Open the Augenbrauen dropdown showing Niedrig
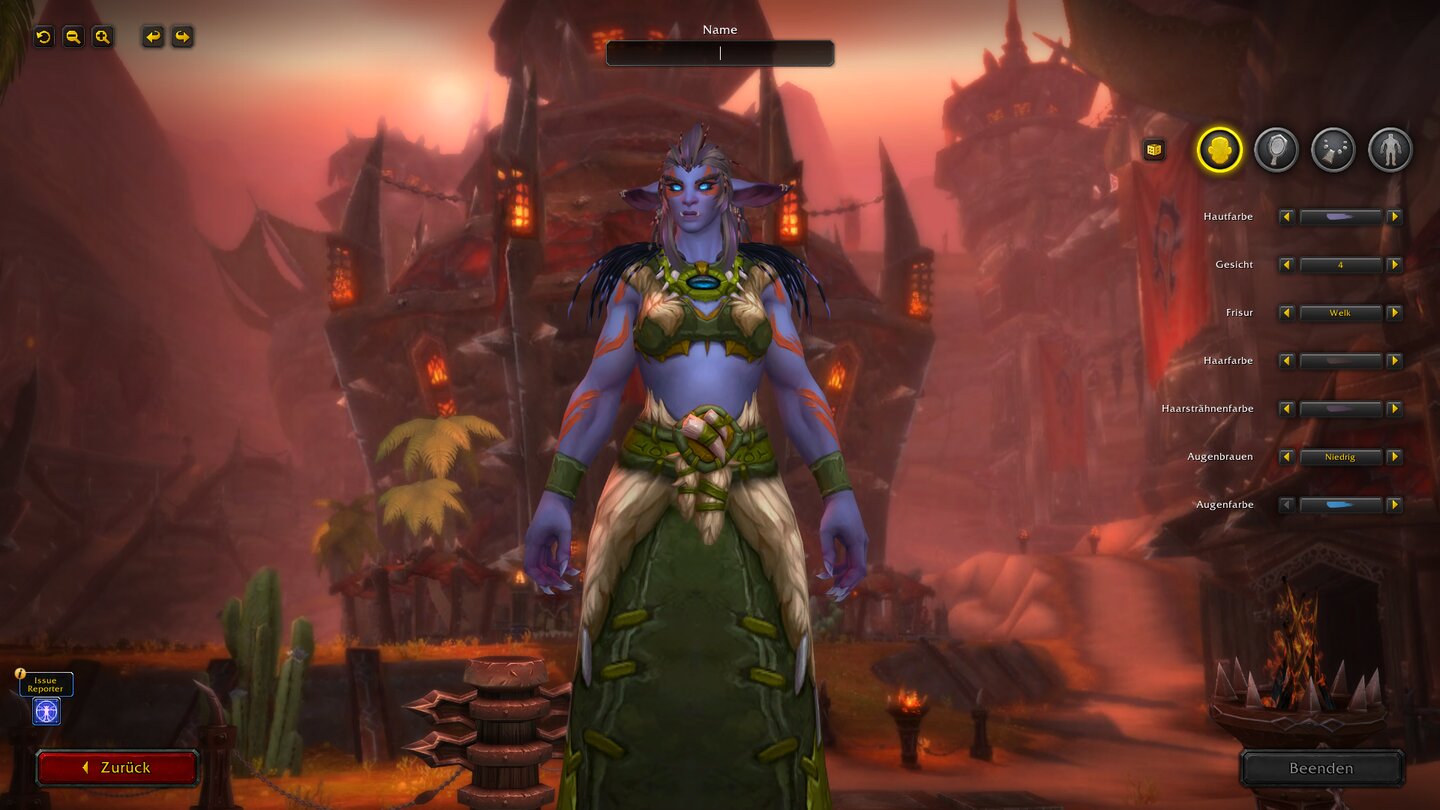 pyautogui.click(x=1340, y=457)
